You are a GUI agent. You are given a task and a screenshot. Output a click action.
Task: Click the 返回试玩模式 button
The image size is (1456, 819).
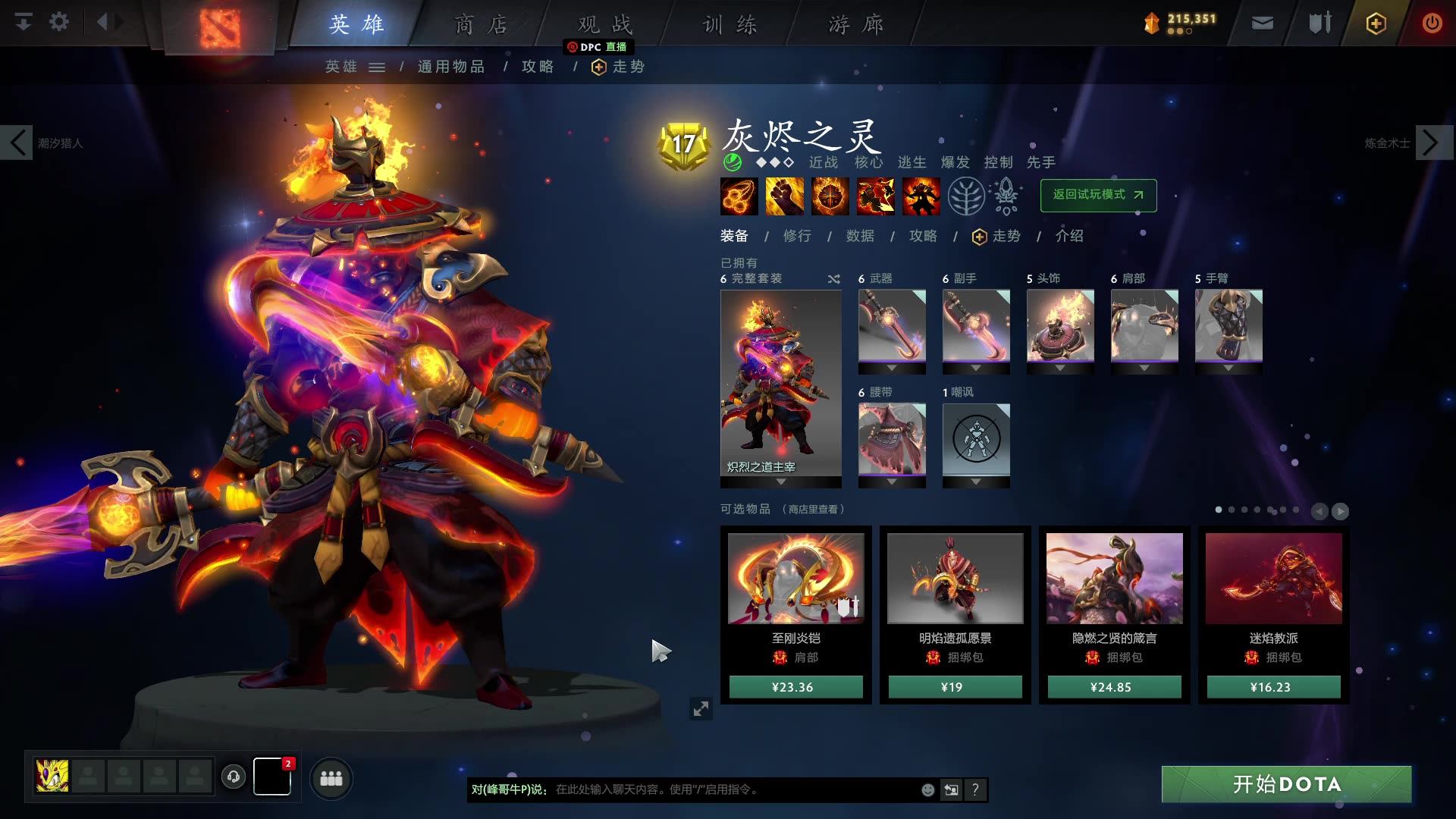tap(1097, 195)
